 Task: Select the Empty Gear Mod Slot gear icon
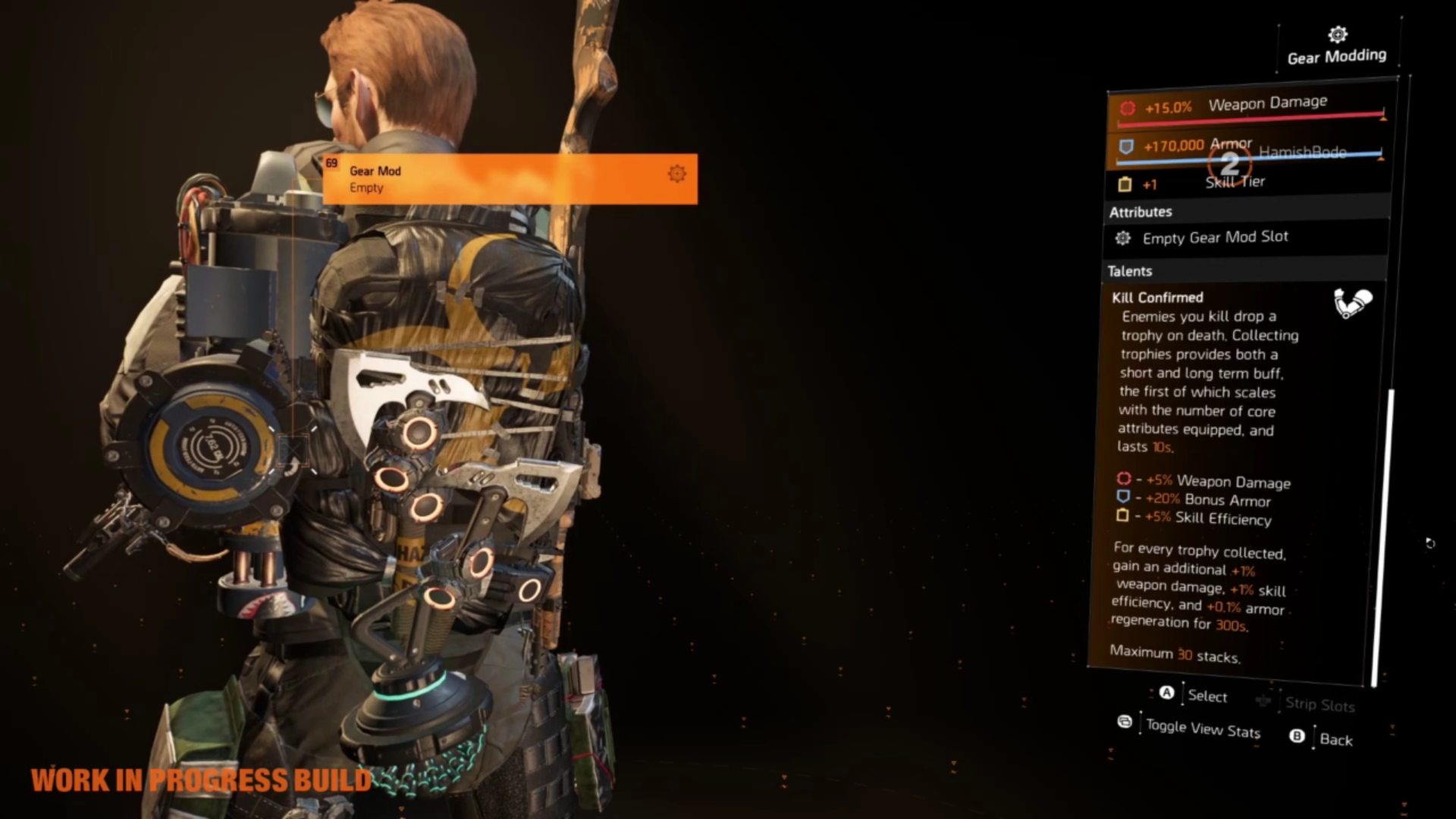point(1122,238)
